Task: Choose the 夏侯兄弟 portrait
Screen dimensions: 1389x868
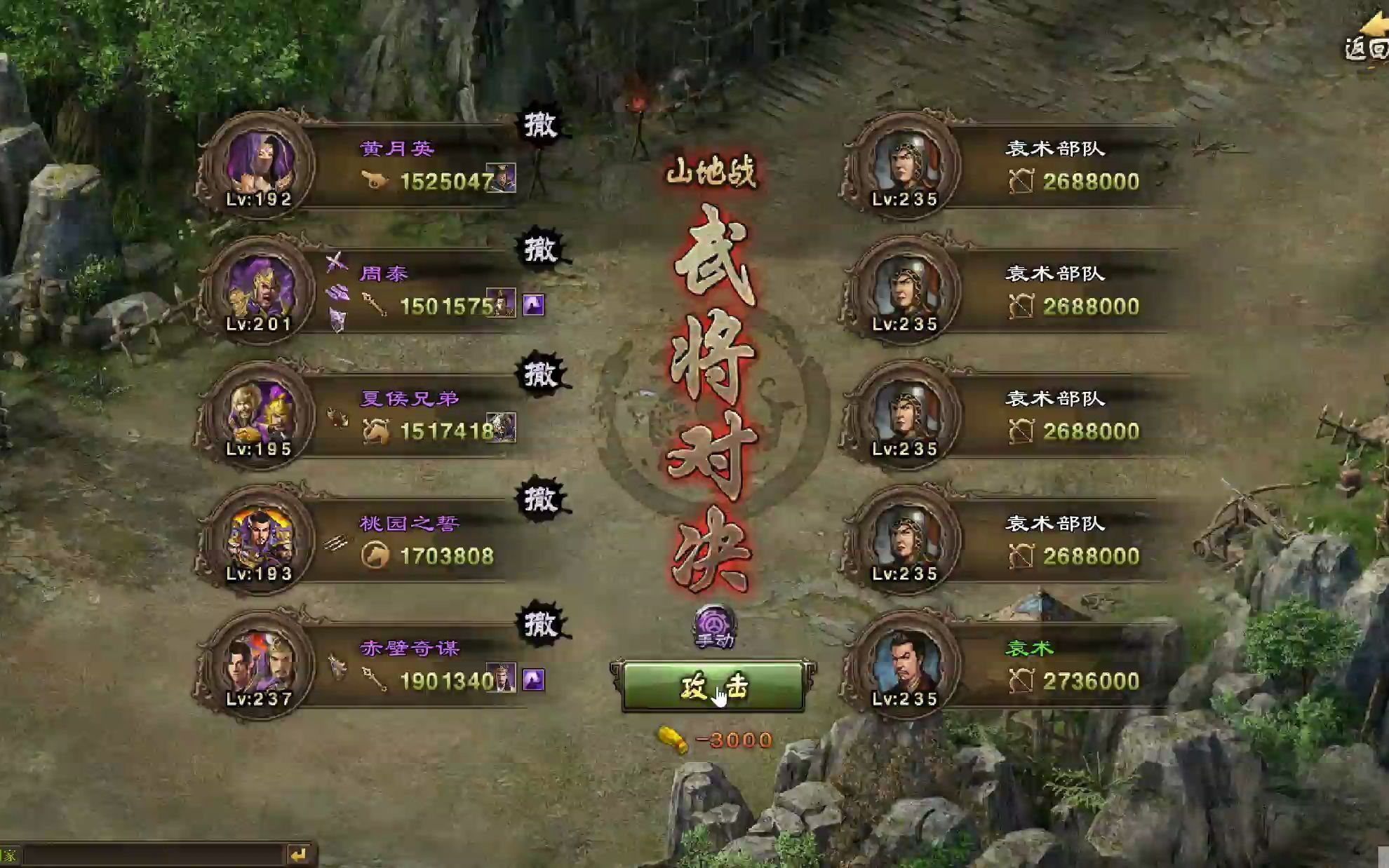Action: [260, 415]
